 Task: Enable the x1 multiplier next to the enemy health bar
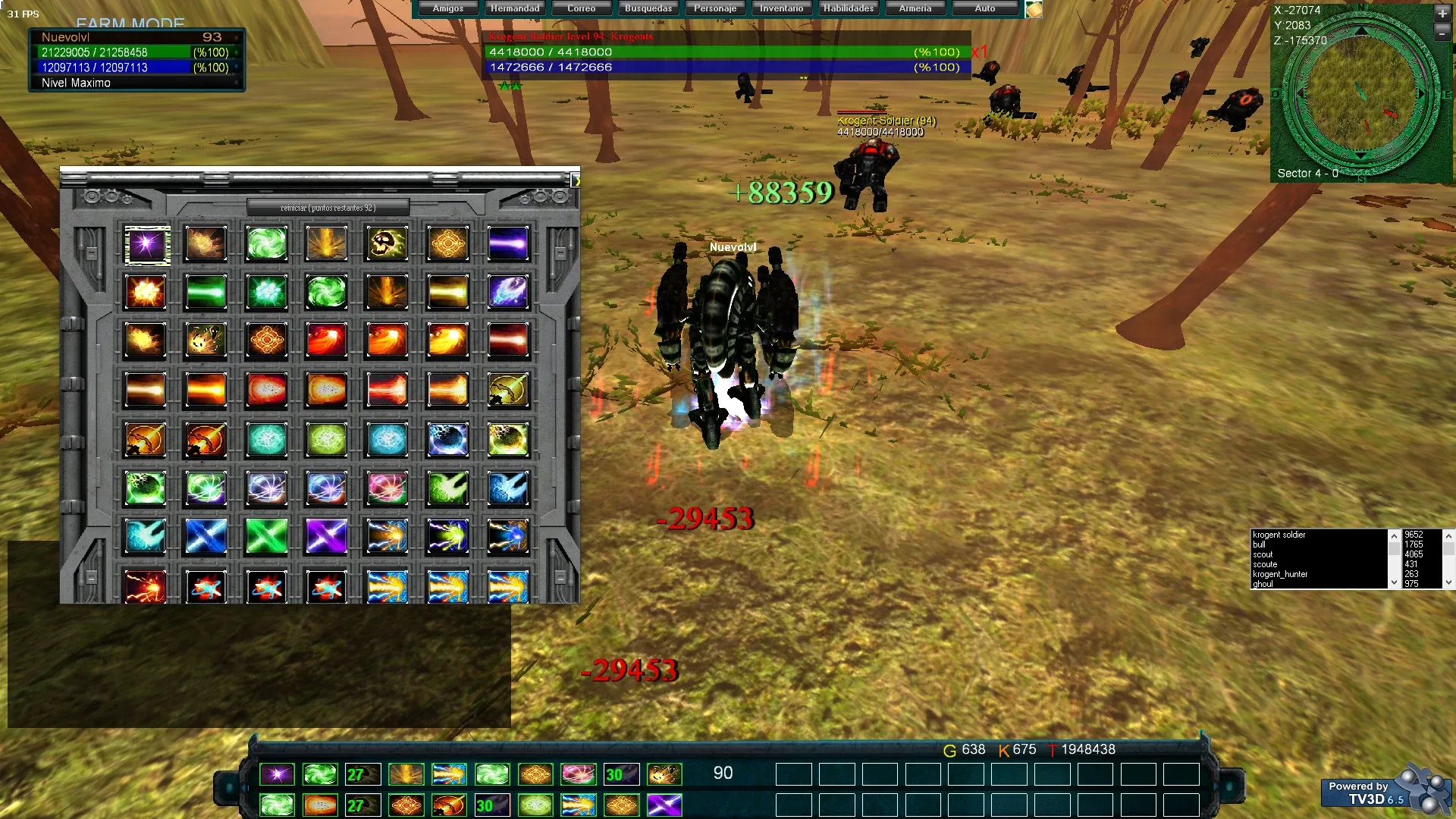tap(979, 53)
